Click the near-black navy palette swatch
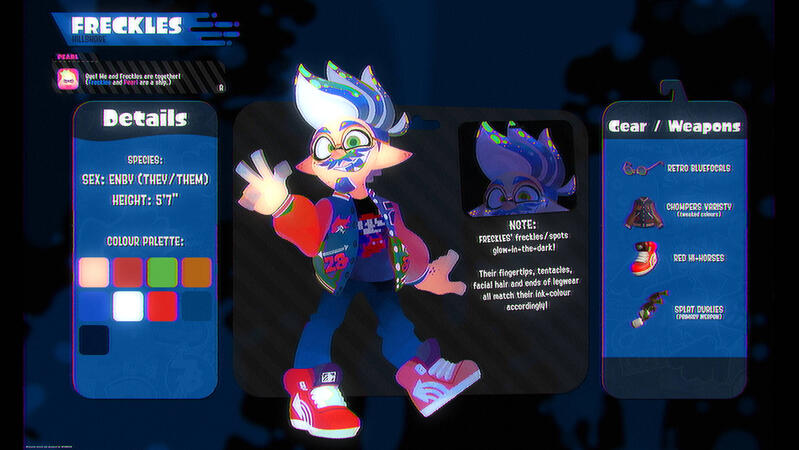Screen dimensions: 799x450 pos(94,340)
